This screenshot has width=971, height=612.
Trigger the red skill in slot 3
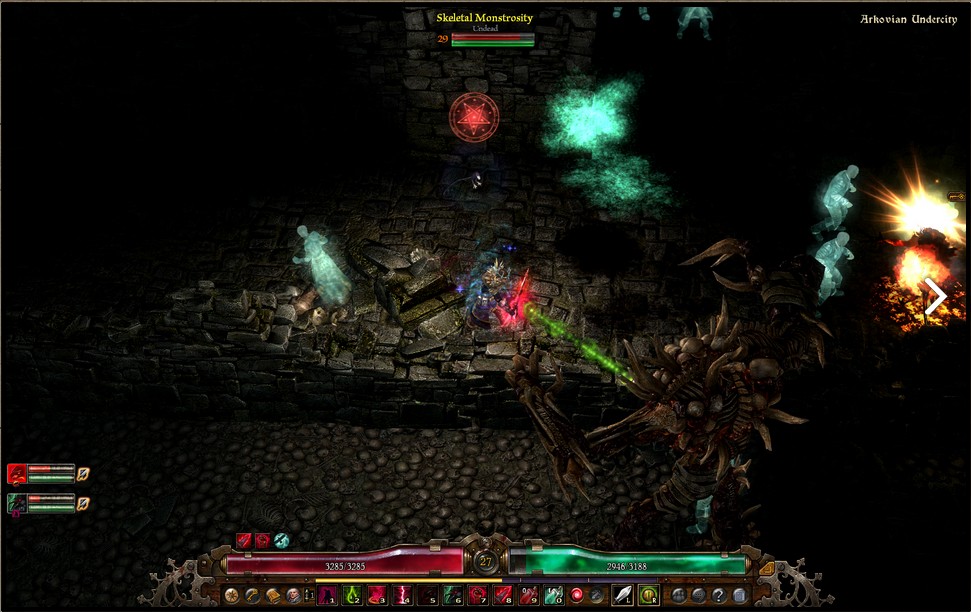378,596
